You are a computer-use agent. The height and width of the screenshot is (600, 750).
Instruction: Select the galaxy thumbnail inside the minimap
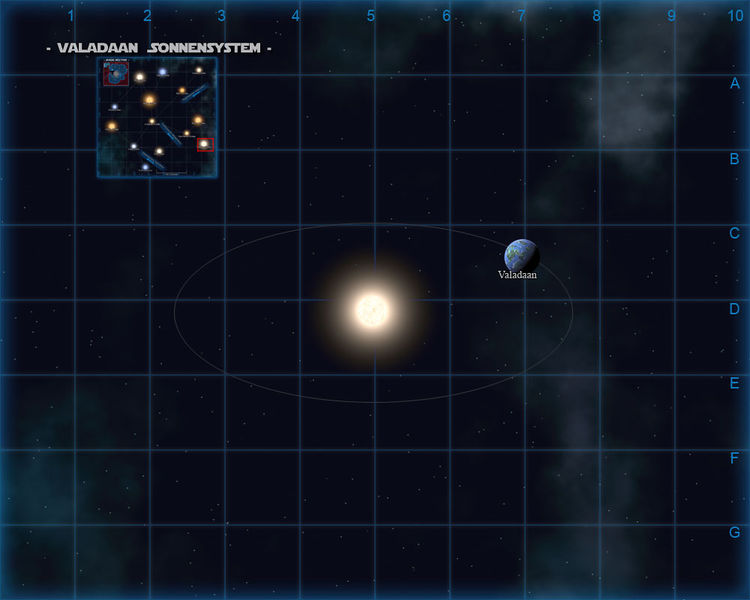(116, 74)
